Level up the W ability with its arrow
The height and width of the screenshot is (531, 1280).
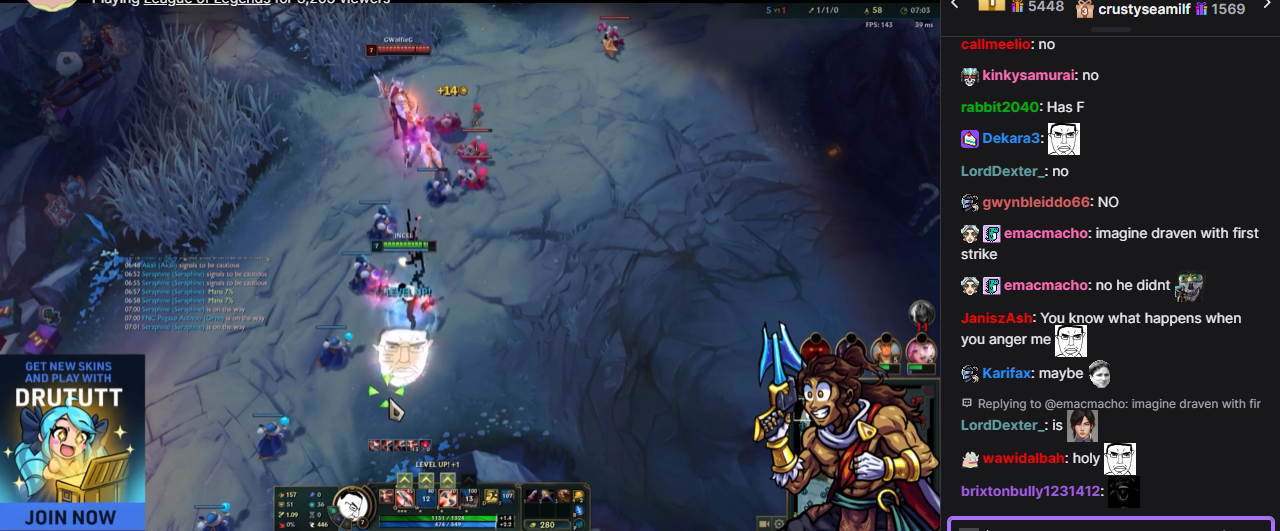tap(426, 480)
